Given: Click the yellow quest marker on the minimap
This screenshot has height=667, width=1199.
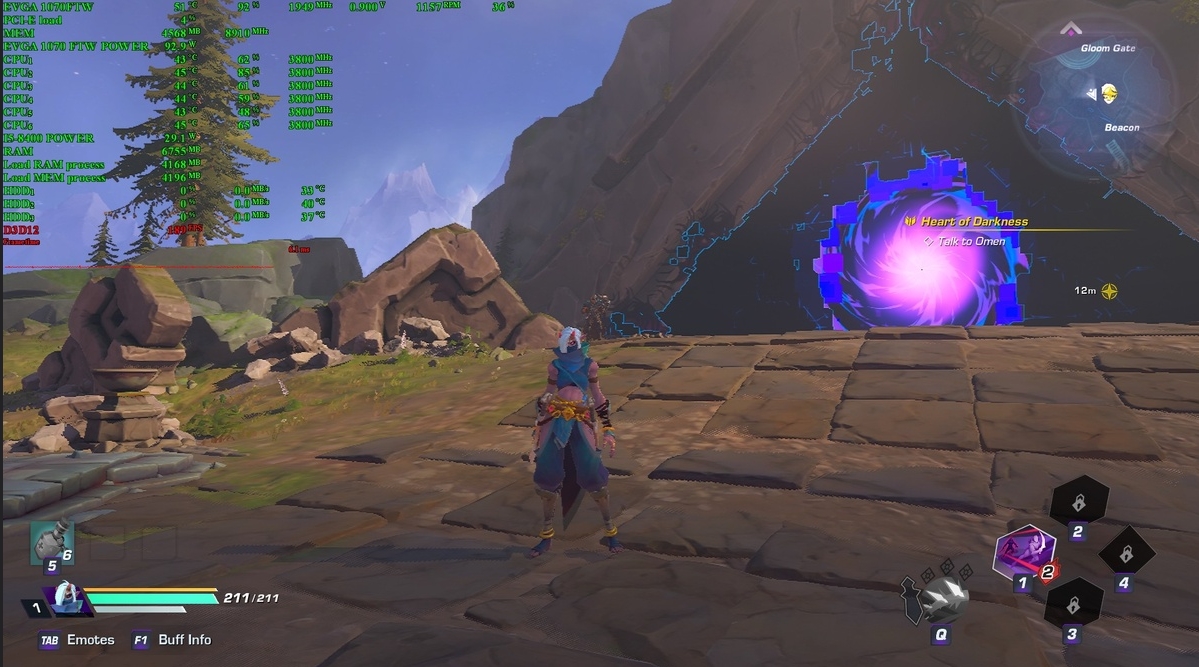Looking at the screenshot, I should click(x=1109, y=94).
